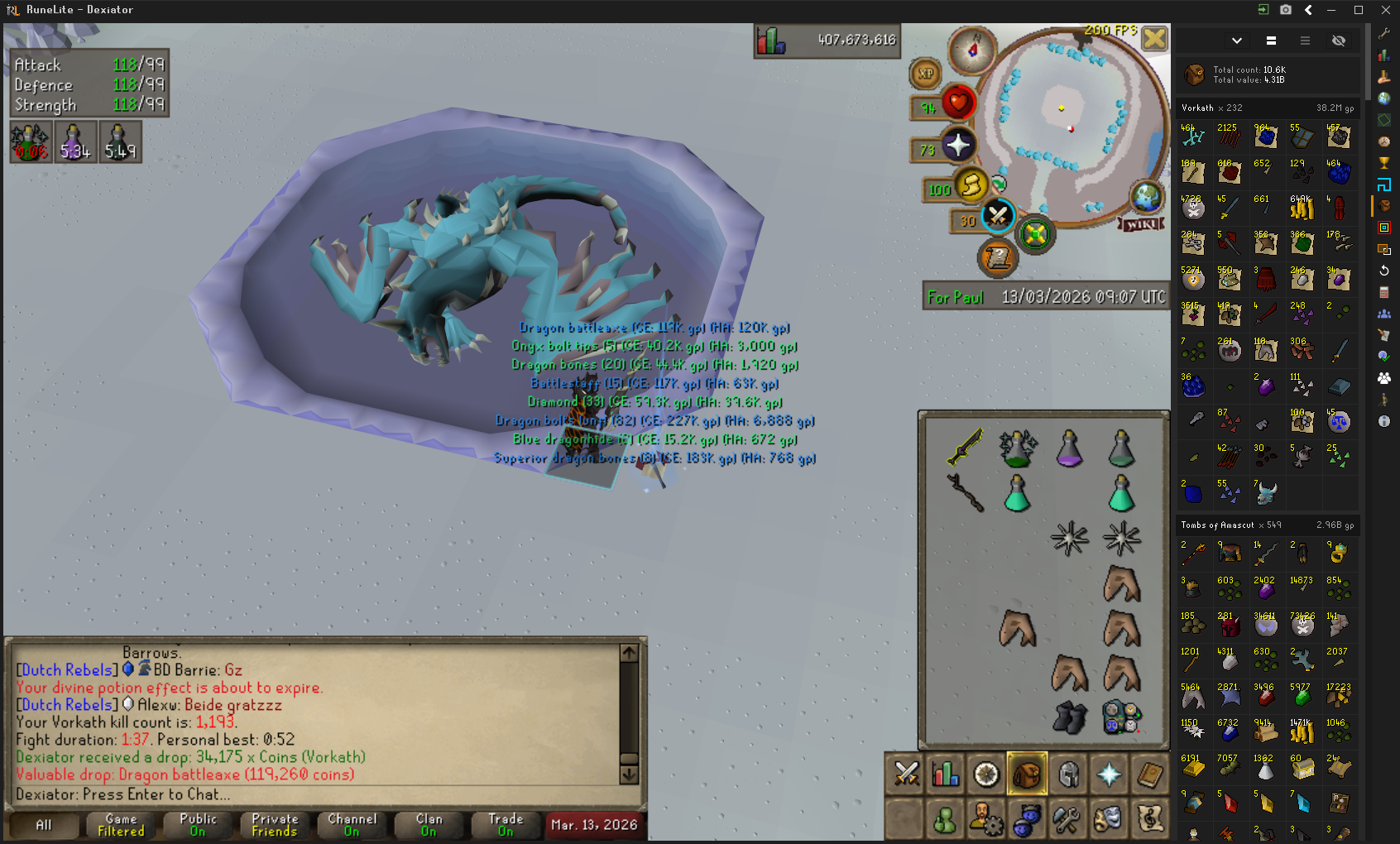Show the worn Equipment tab
The image size is (1400, 844).
pos(1068,774)
